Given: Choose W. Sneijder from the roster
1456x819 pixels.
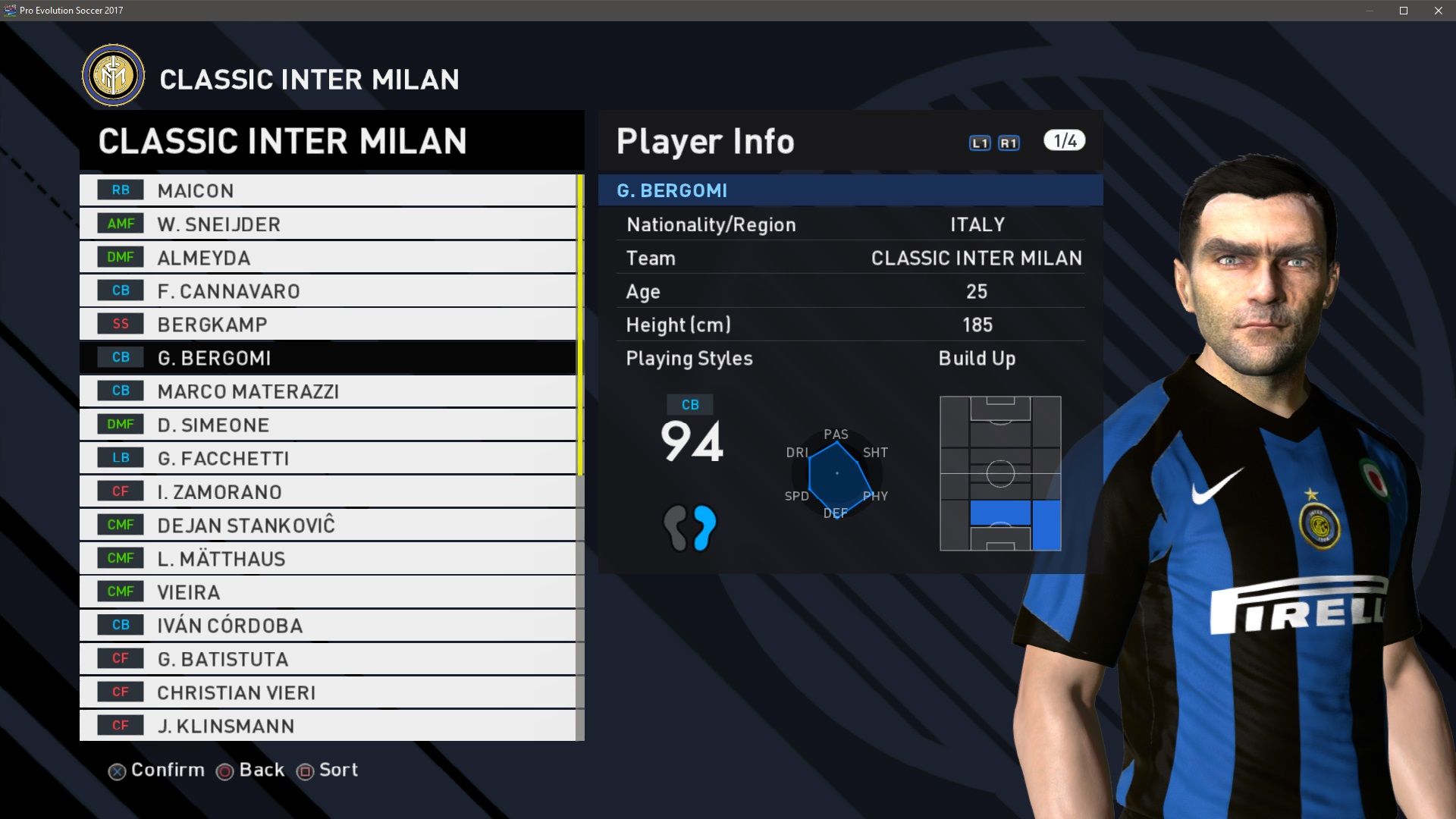Looking at the screenshot, I should (328, 224).
